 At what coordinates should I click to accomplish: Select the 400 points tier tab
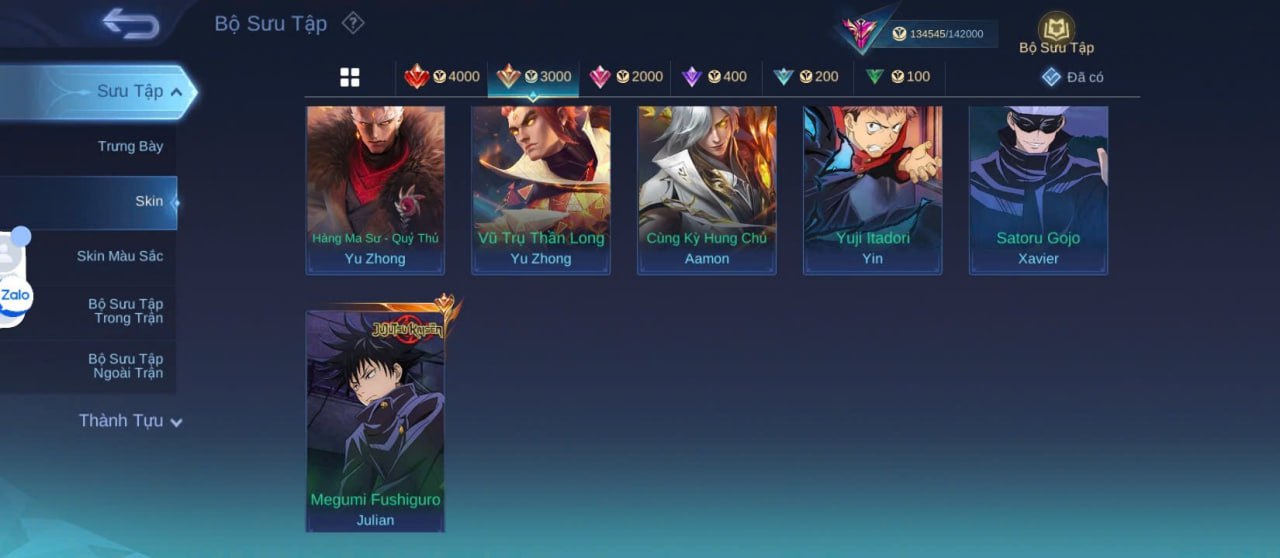[714, 77]
